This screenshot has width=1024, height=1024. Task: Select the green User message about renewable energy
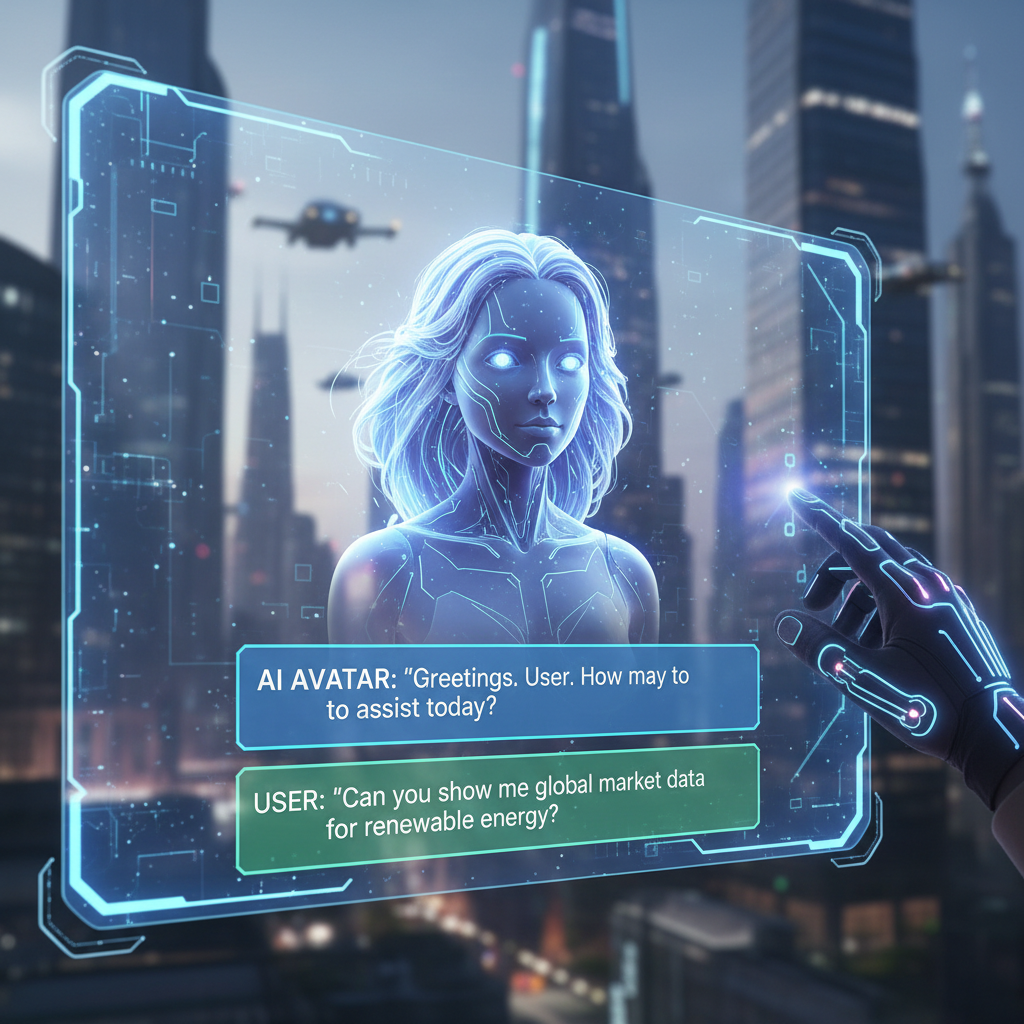coord(497,808)
